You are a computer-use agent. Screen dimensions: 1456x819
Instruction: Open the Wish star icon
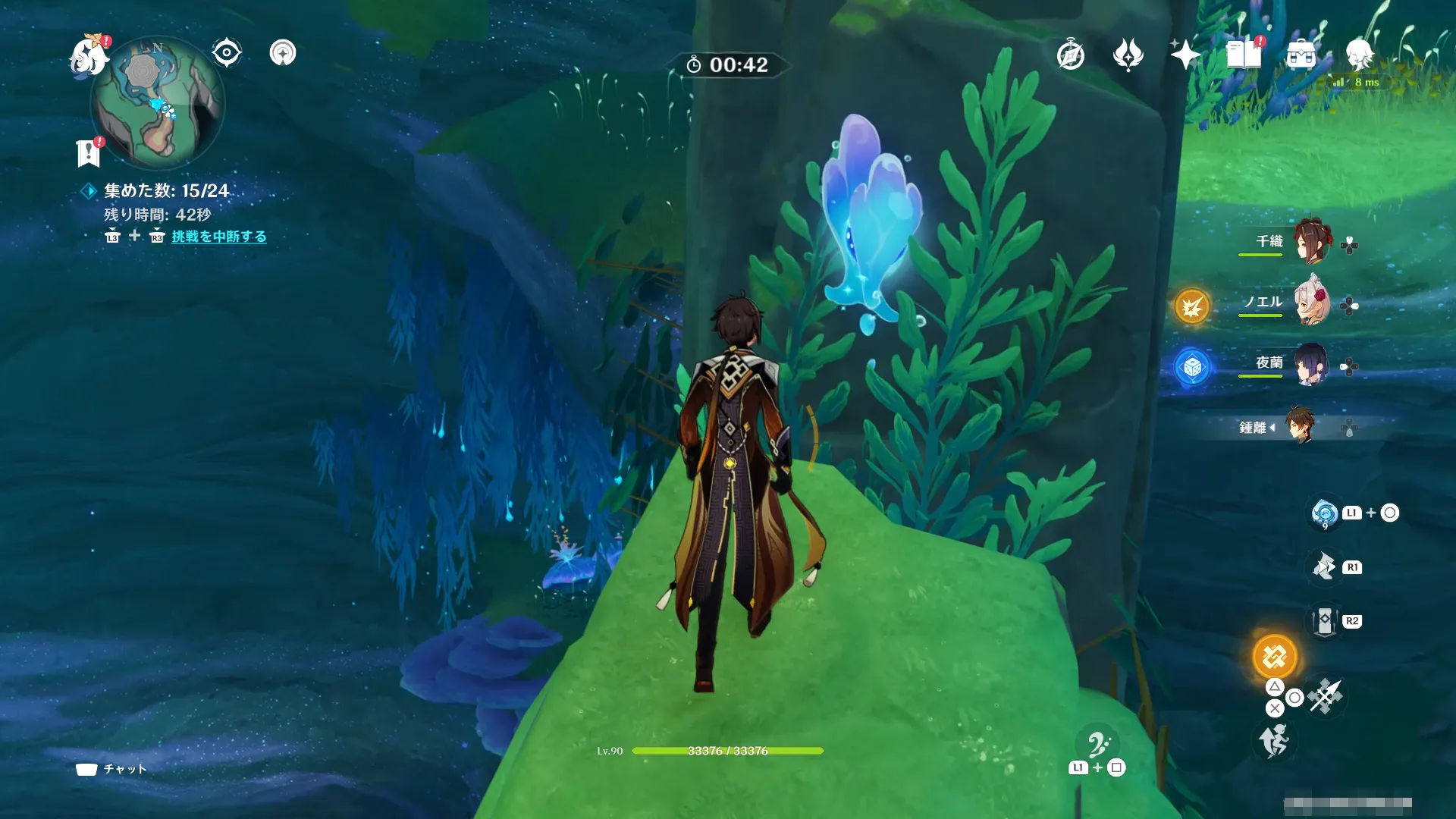1185,55
